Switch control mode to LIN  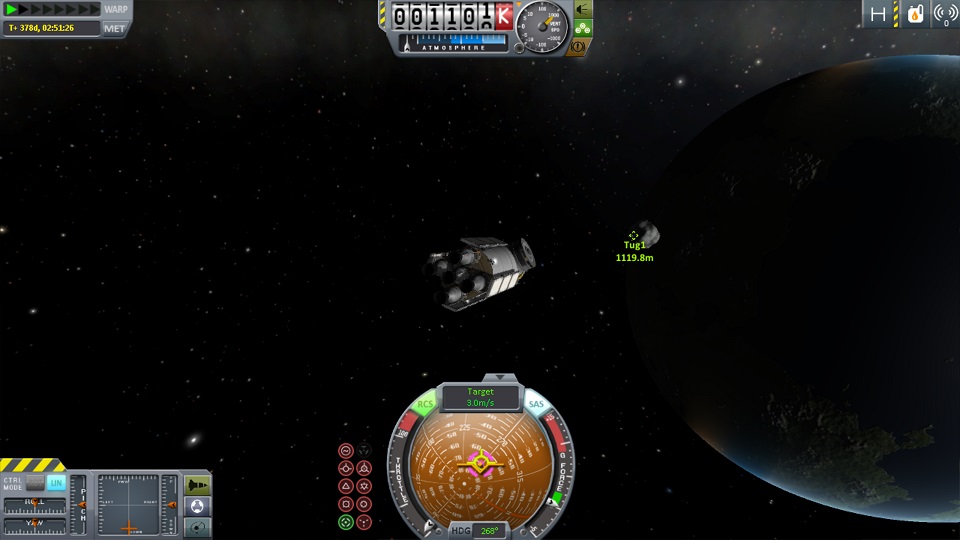56,483
